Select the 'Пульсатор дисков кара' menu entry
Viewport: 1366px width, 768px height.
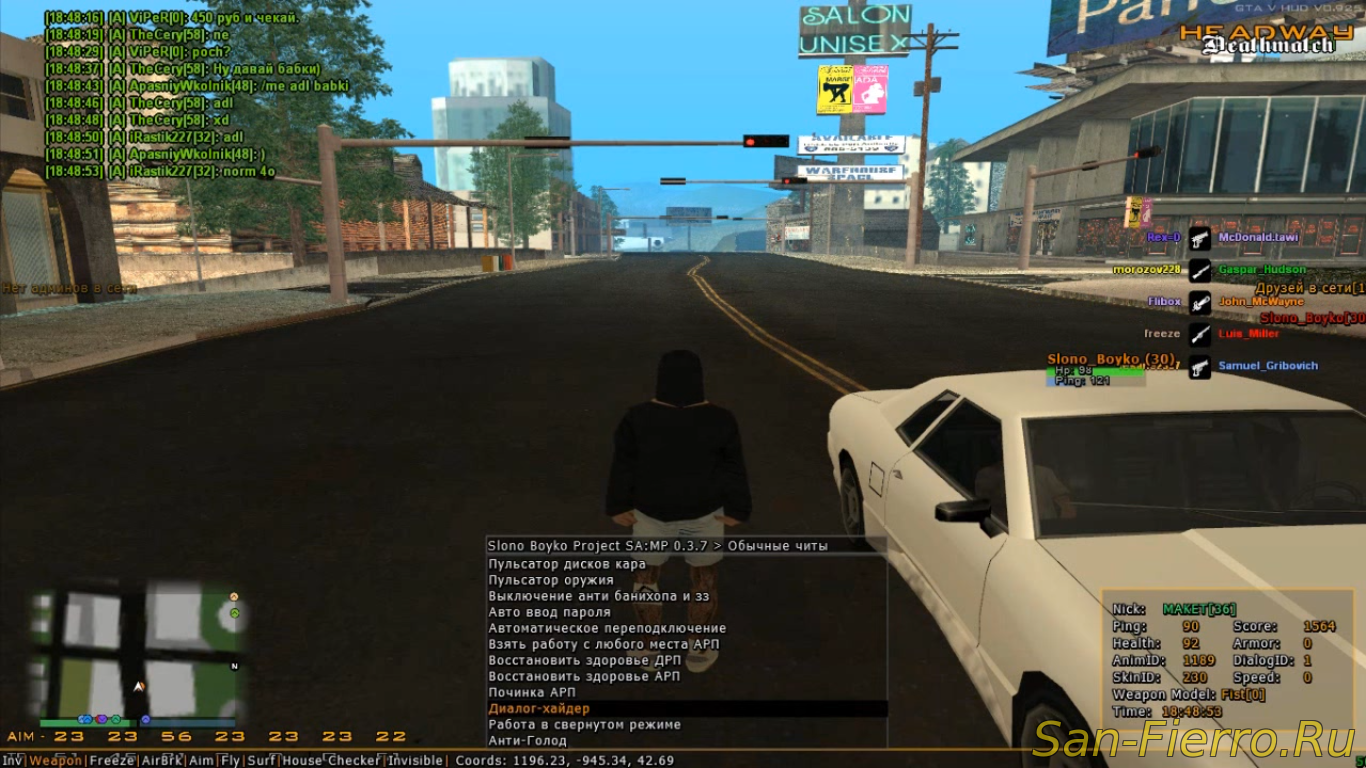[566, 564]
